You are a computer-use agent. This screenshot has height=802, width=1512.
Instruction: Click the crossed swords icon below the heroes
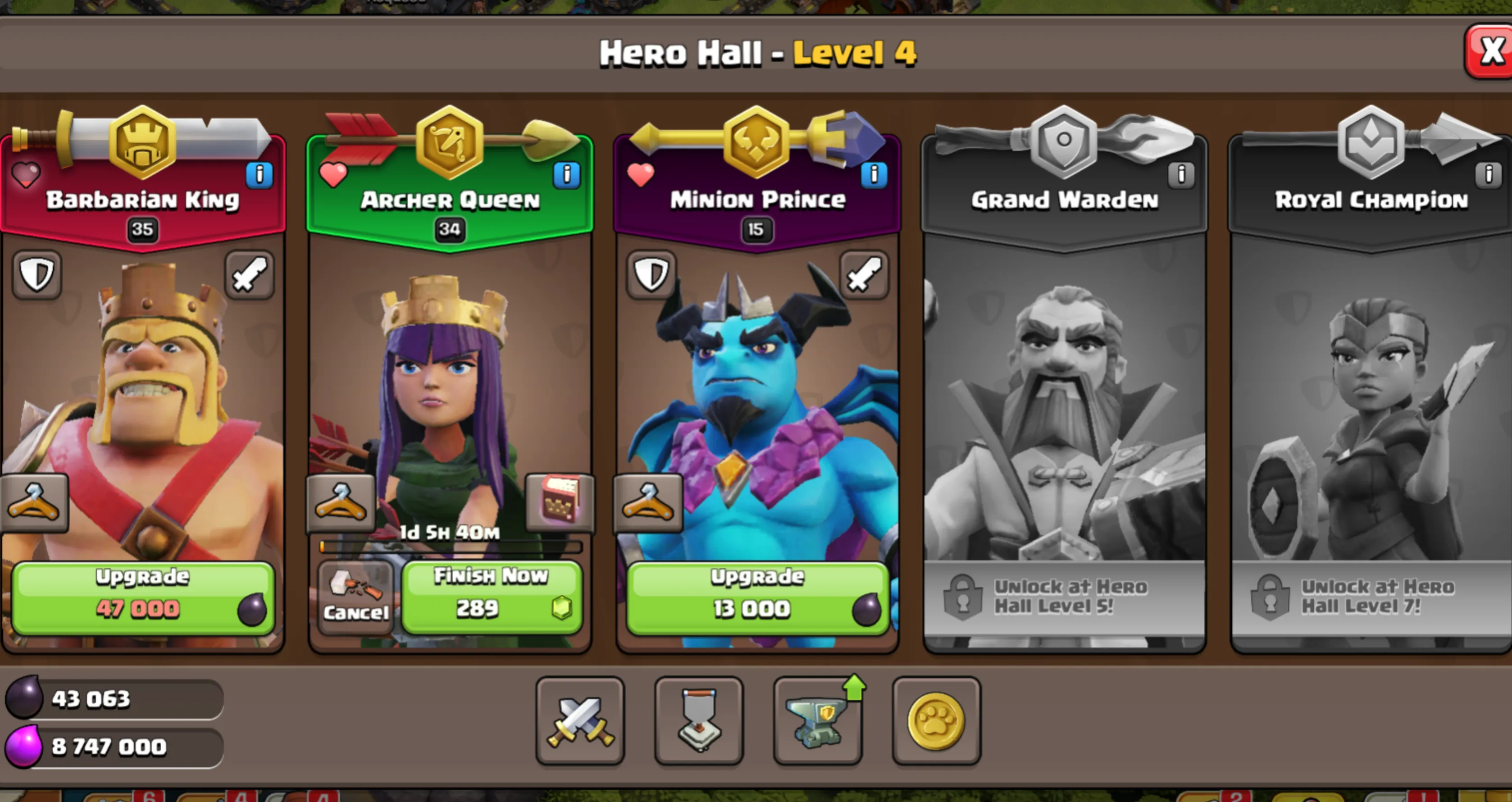[x=580, y=723]
